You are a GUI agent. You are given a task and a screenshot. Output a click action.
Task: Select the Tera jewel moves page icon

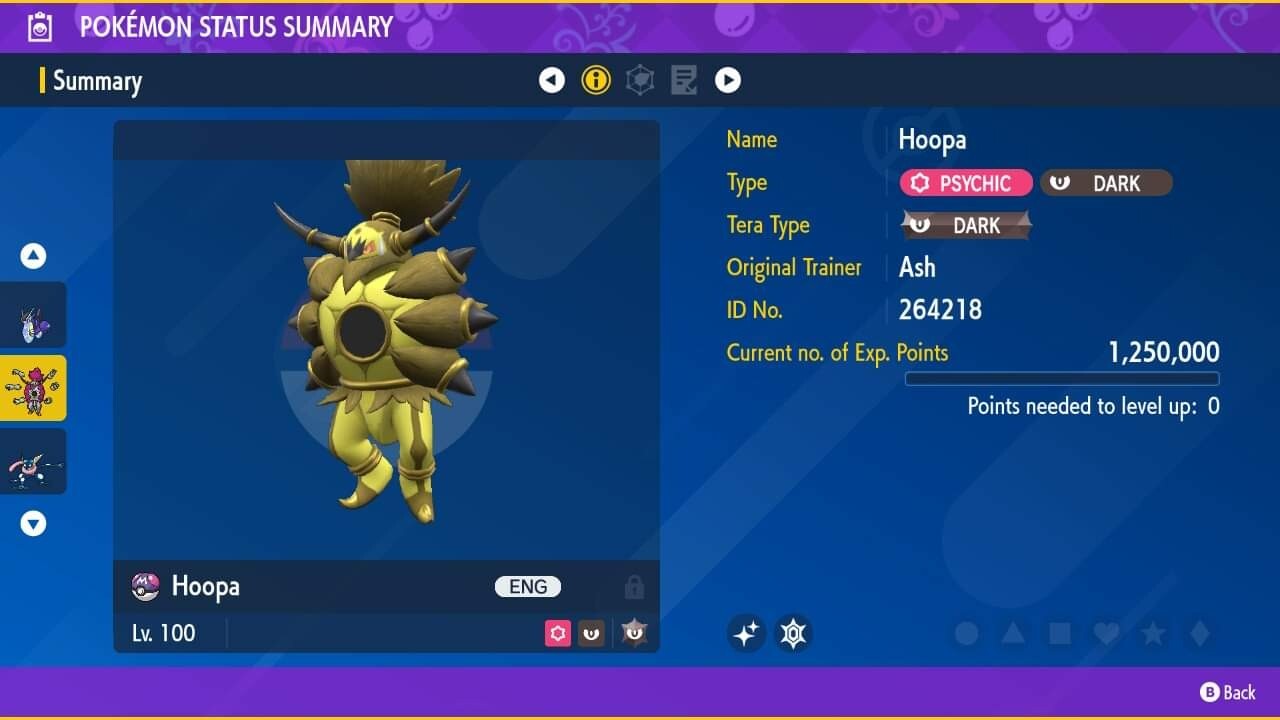coord(640,79)
